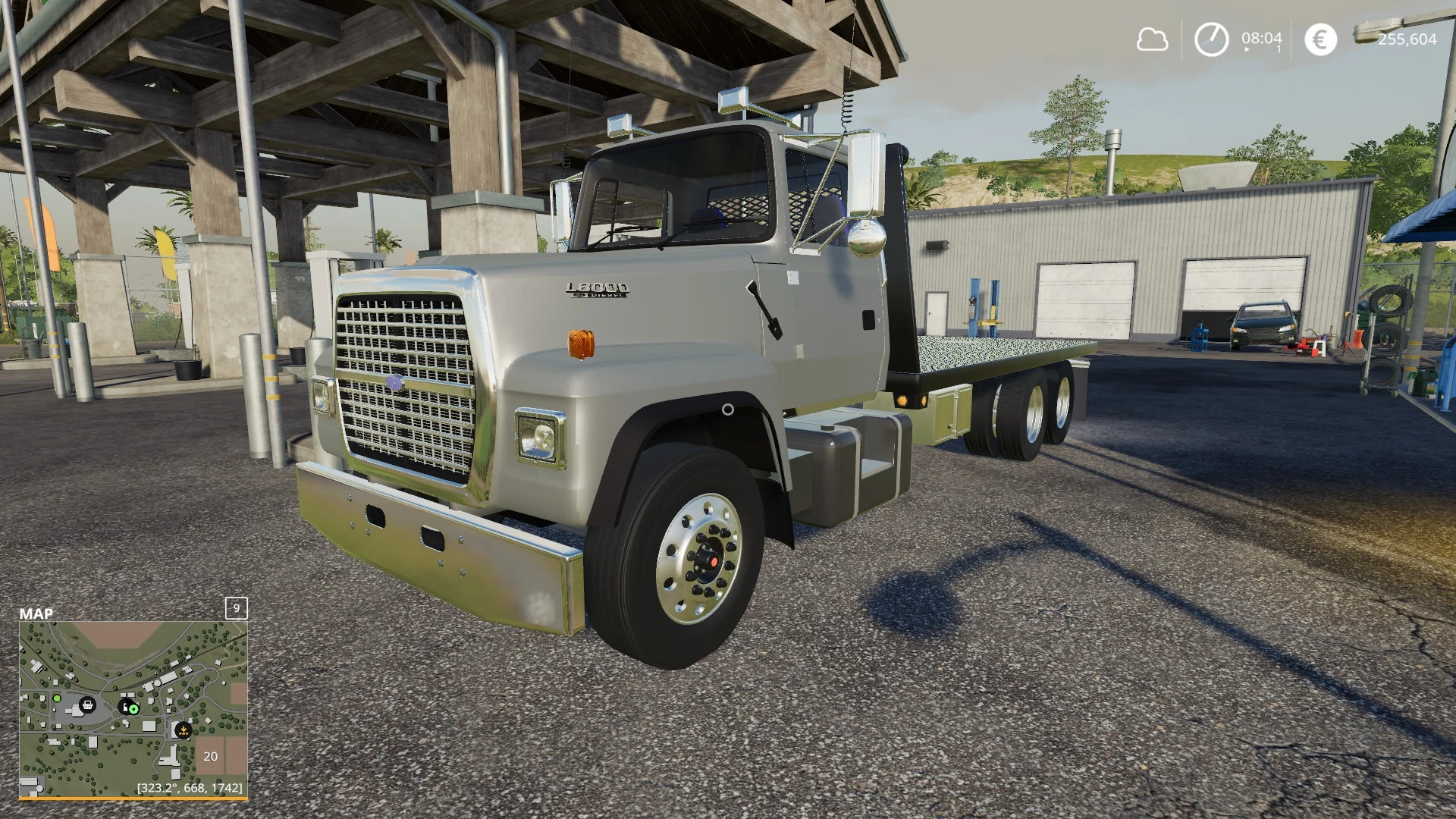Select field 20 on the minimap
Image resolution: width=1456 pixels, height=819 pixels.
[211, 756]
